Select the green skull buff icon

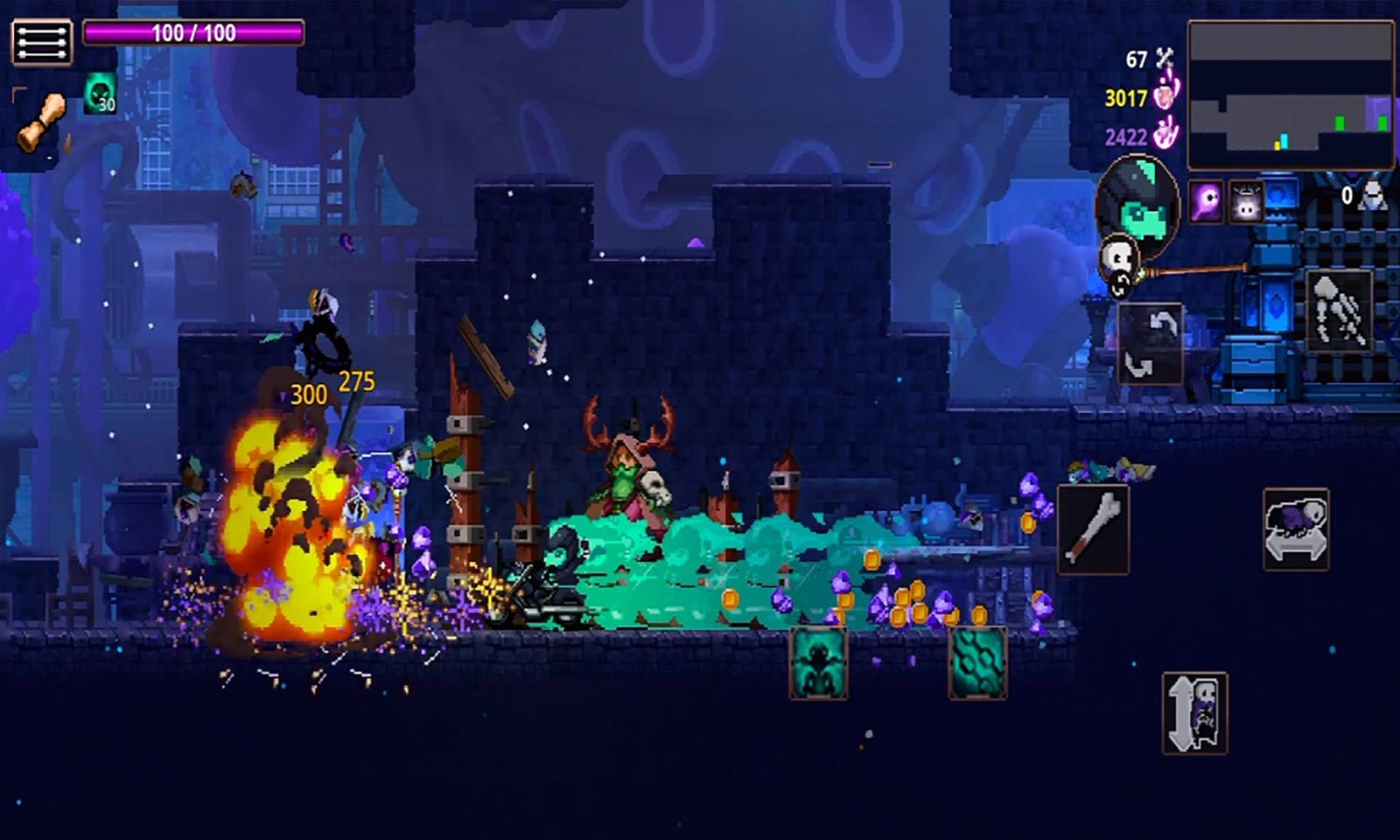tap(100, 94)
